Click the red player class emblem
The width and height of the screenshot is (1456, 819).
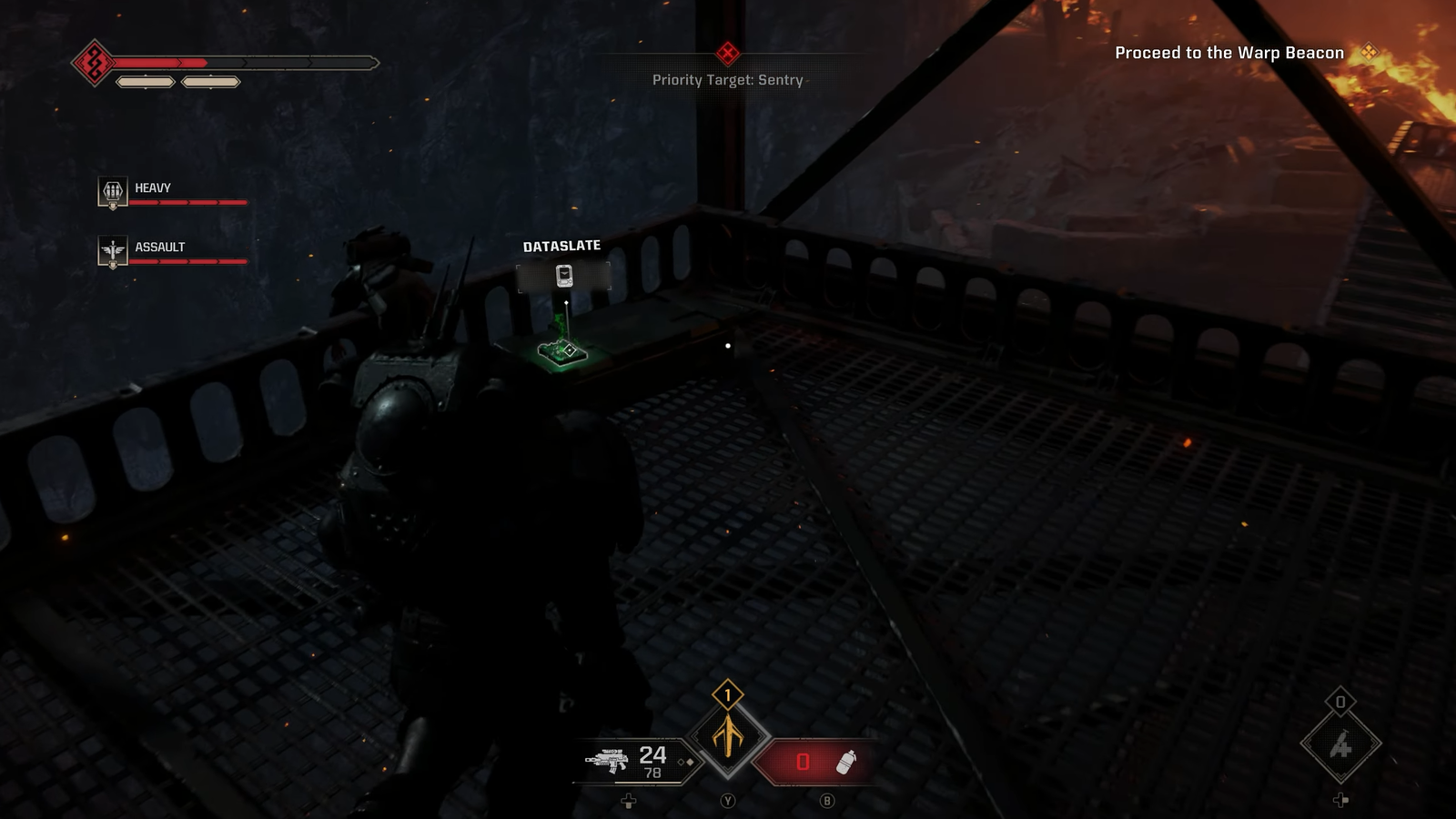click(x=93, y=63)
